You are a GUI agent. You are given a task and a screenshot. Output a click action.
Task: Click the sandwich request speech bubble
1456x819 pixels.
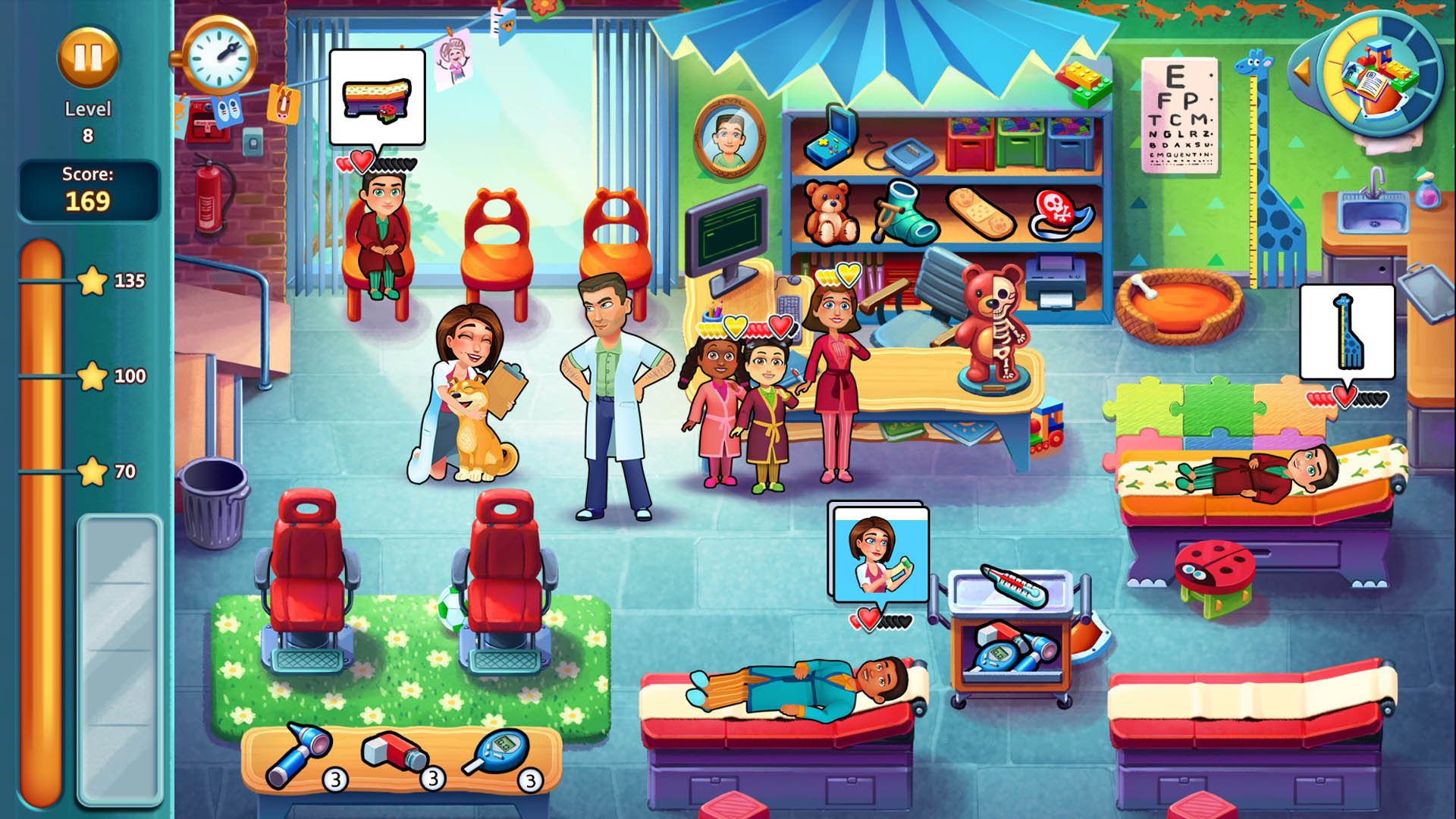[377, 96]
